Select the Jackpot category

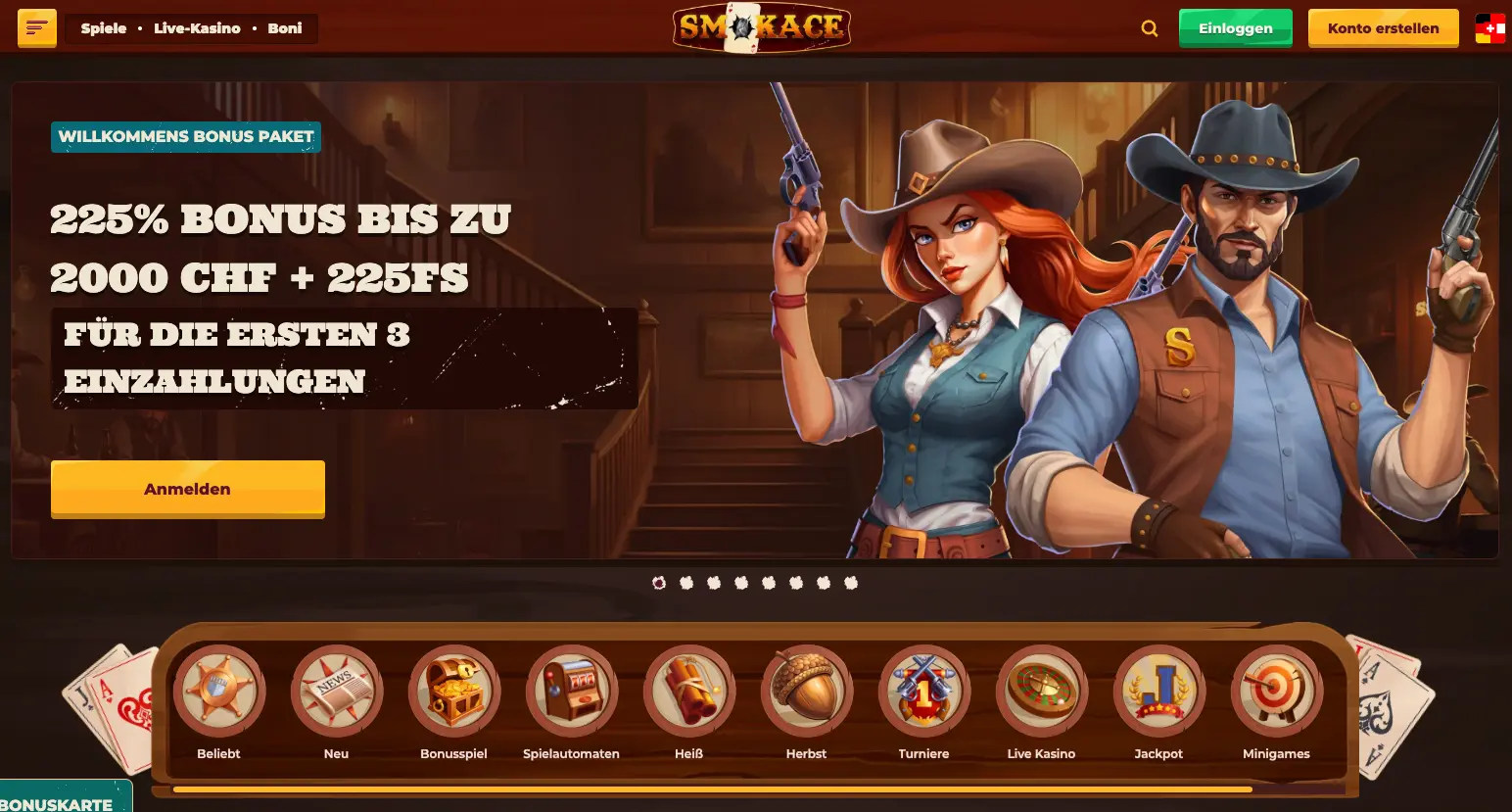[1158, 692]
